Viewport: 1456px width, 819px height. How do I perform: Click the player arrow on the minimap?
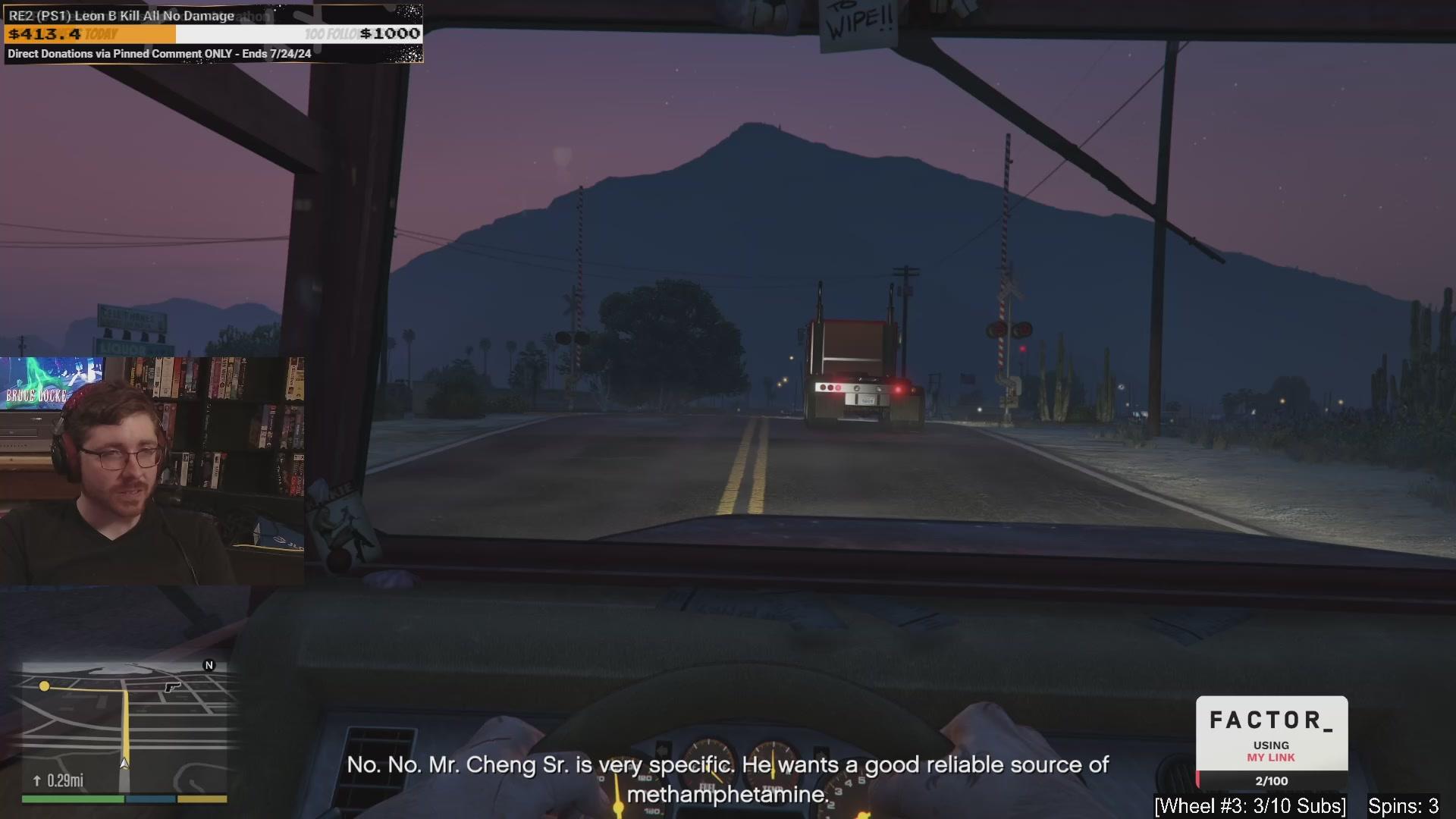coord(124,764)
